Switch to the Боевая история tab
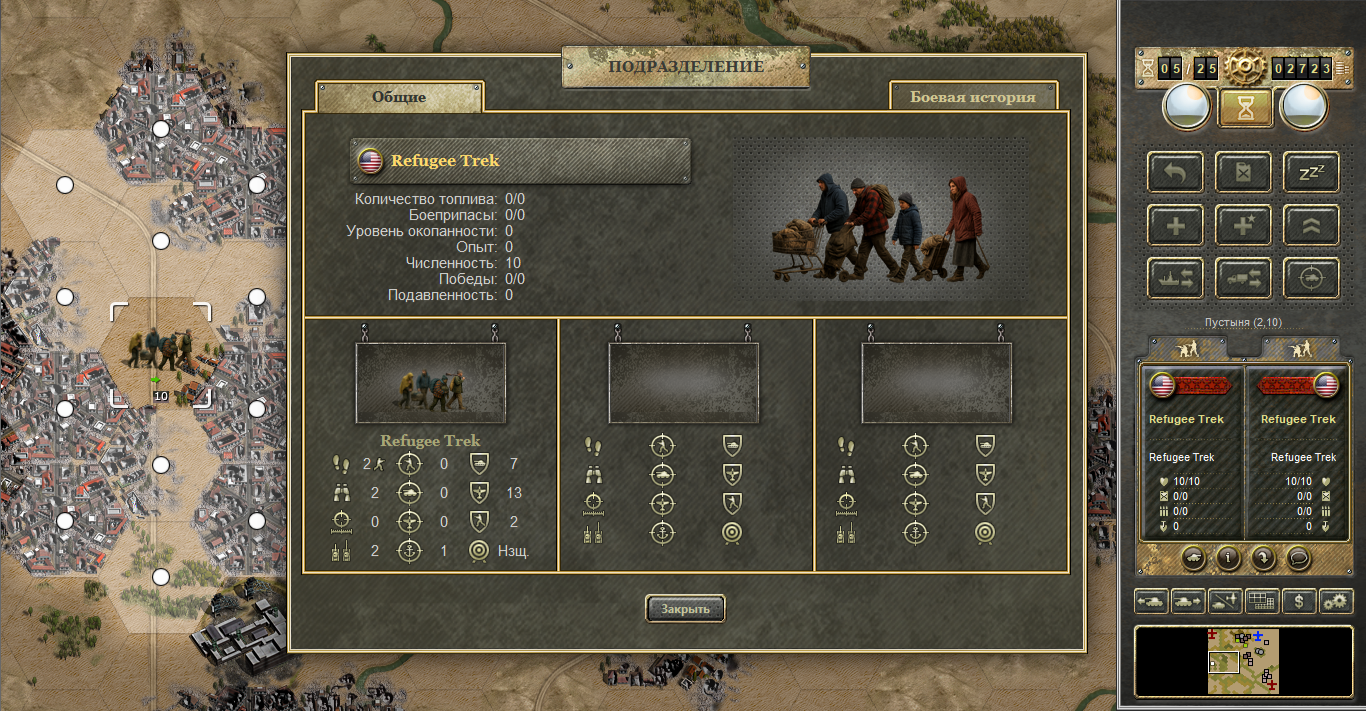The image size is (1366, 711). (x=972, y=97)
